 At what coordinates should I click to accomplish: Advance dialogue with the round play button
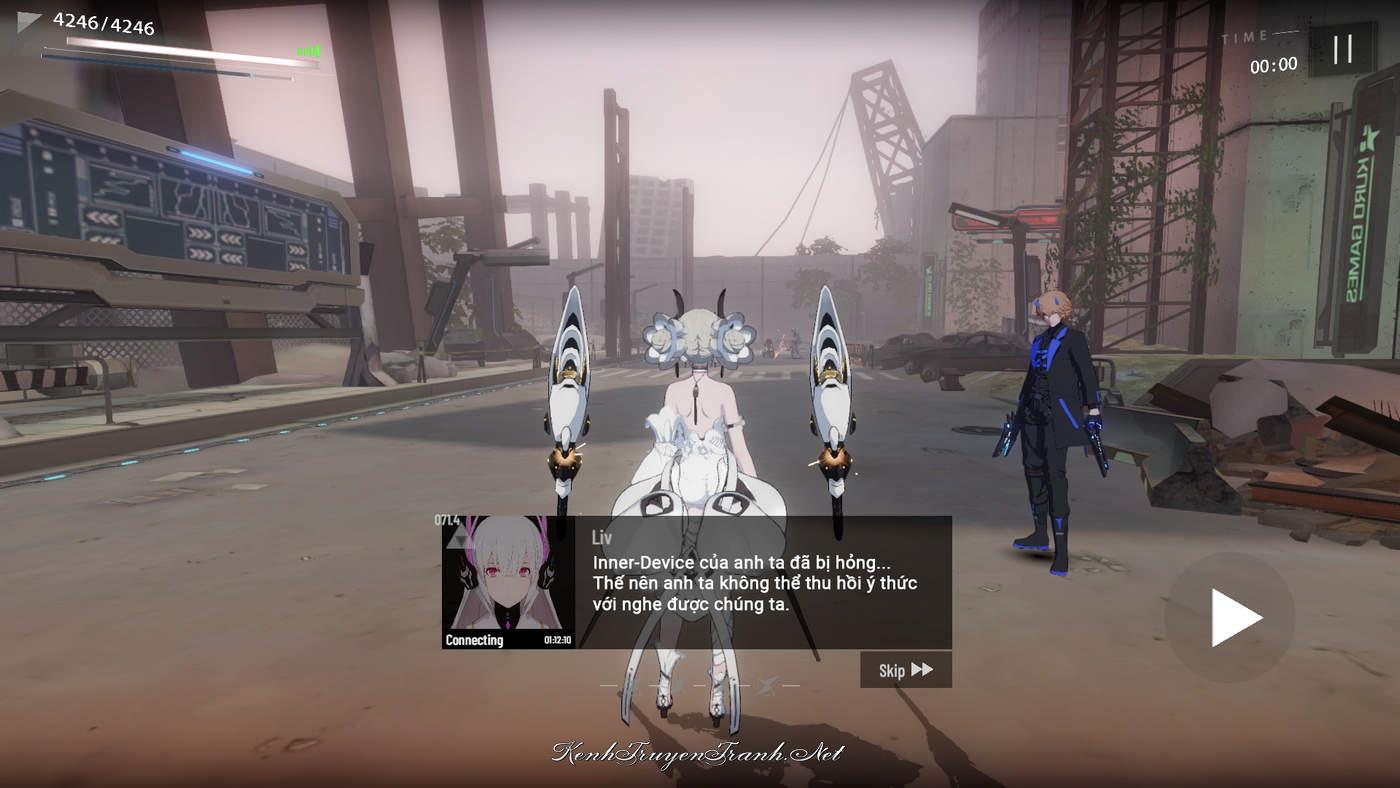pos(1230,617)
